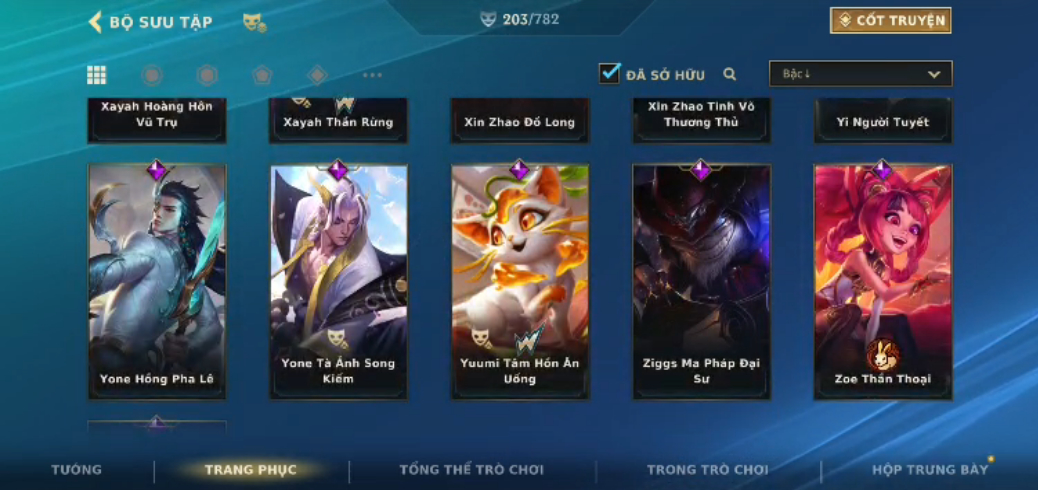Switch to the Tướng tab
This screenshot has height=490, width=1038.
click(x=77, y=470)
